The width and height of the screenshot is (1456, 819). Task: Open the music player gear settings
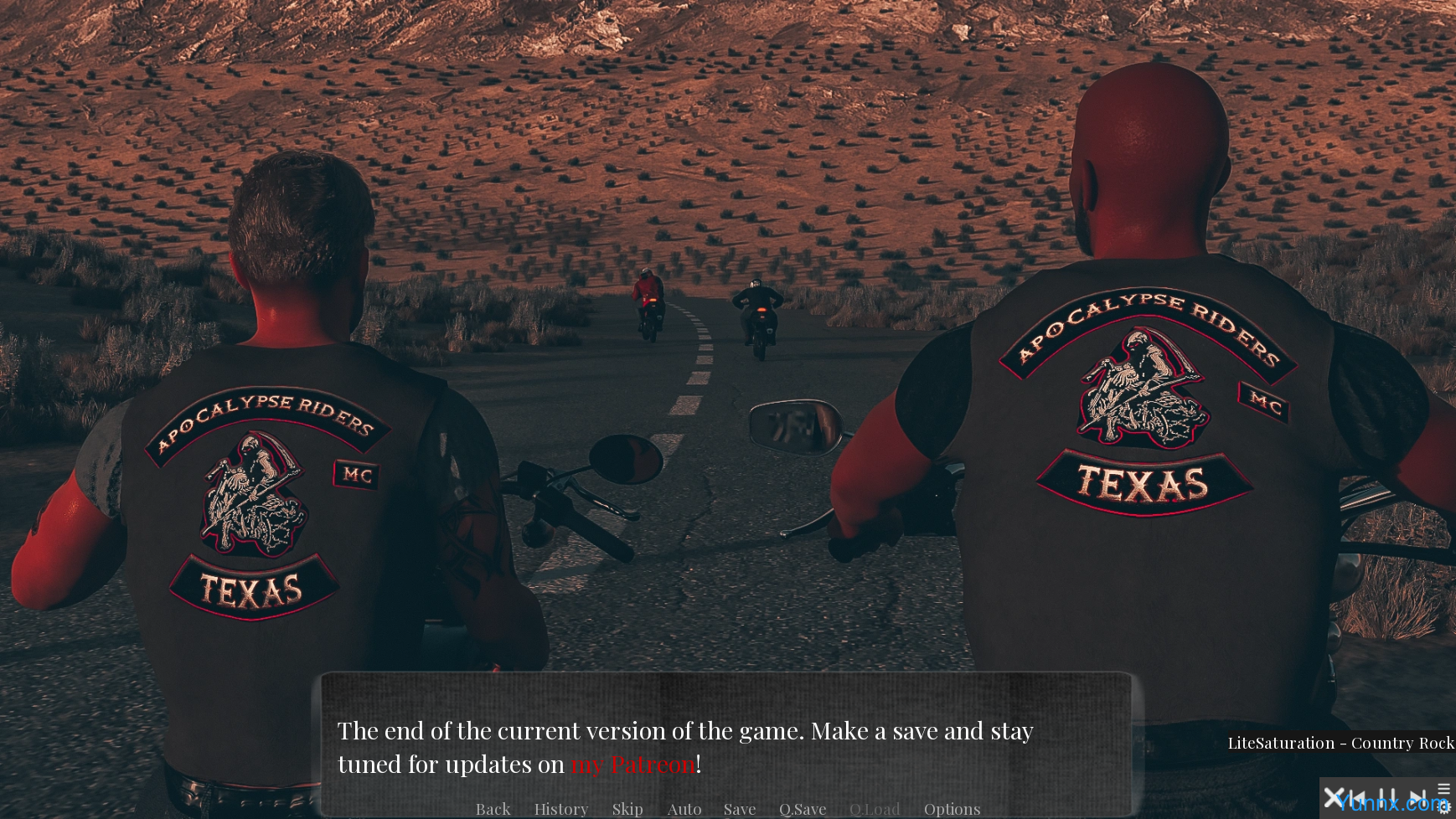1443,808
